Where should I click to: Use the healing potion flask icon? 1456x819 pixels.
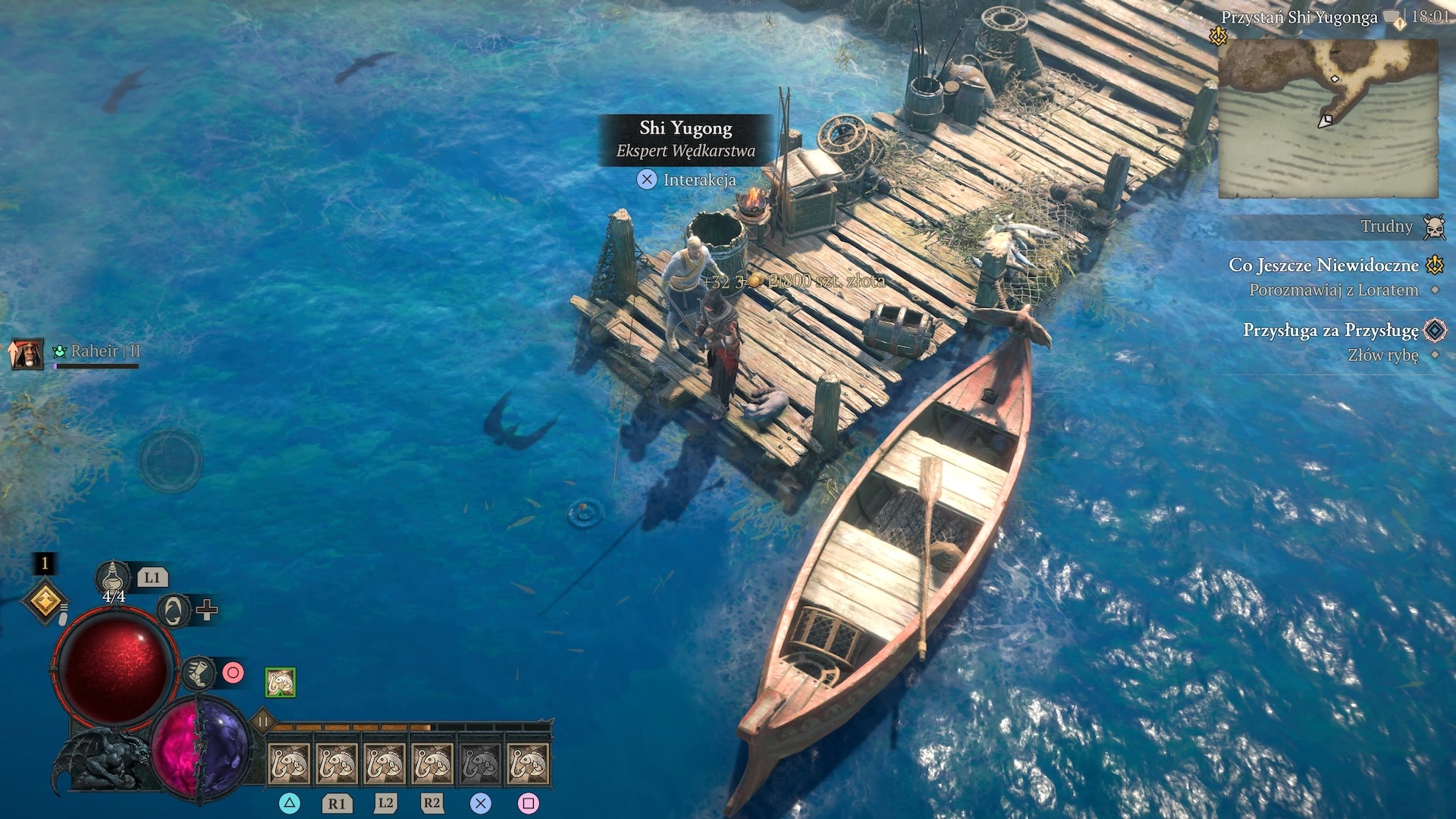pos(113,579)
